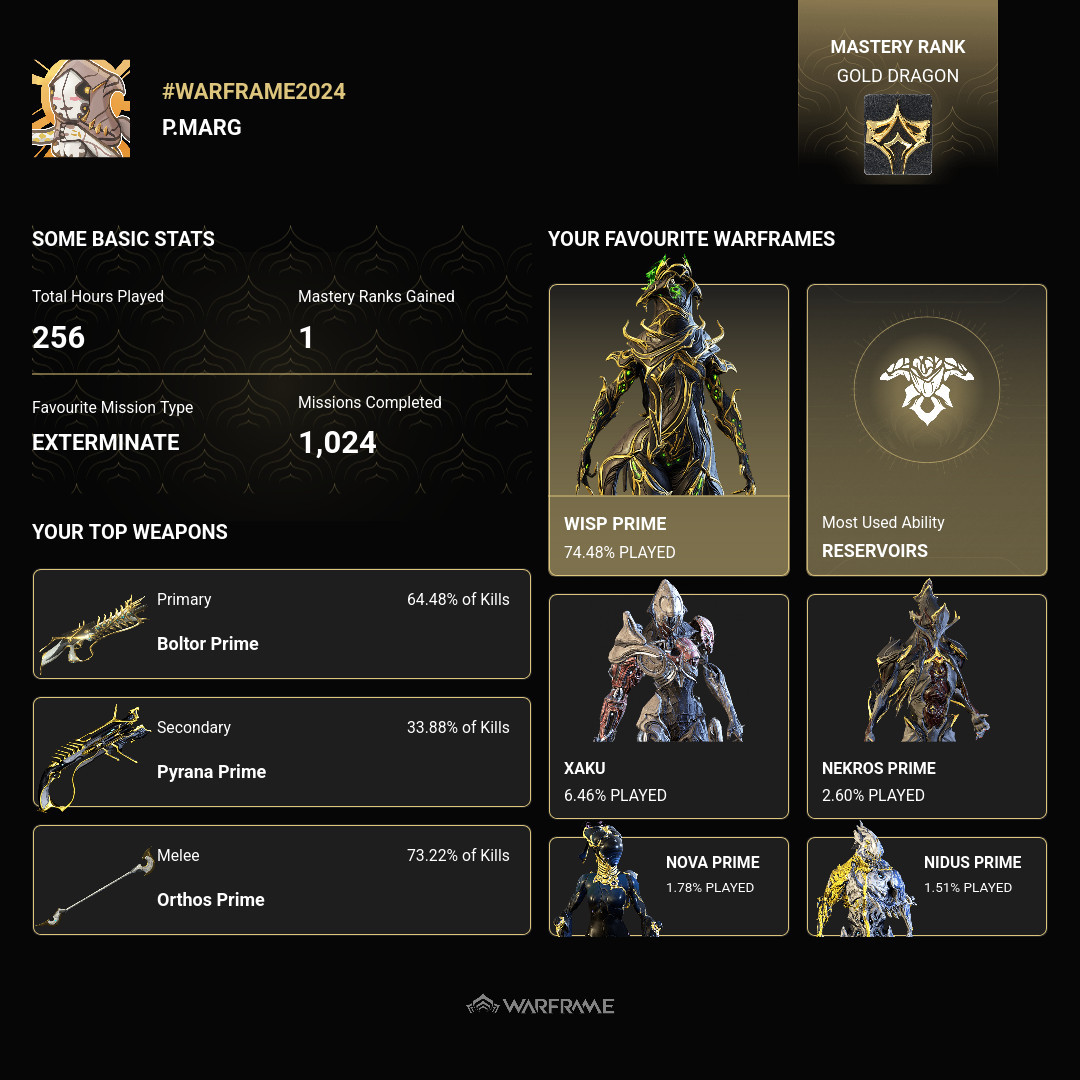Click the Warframe logo at the bottom

pyautogui.click(x=541, y=1005)
